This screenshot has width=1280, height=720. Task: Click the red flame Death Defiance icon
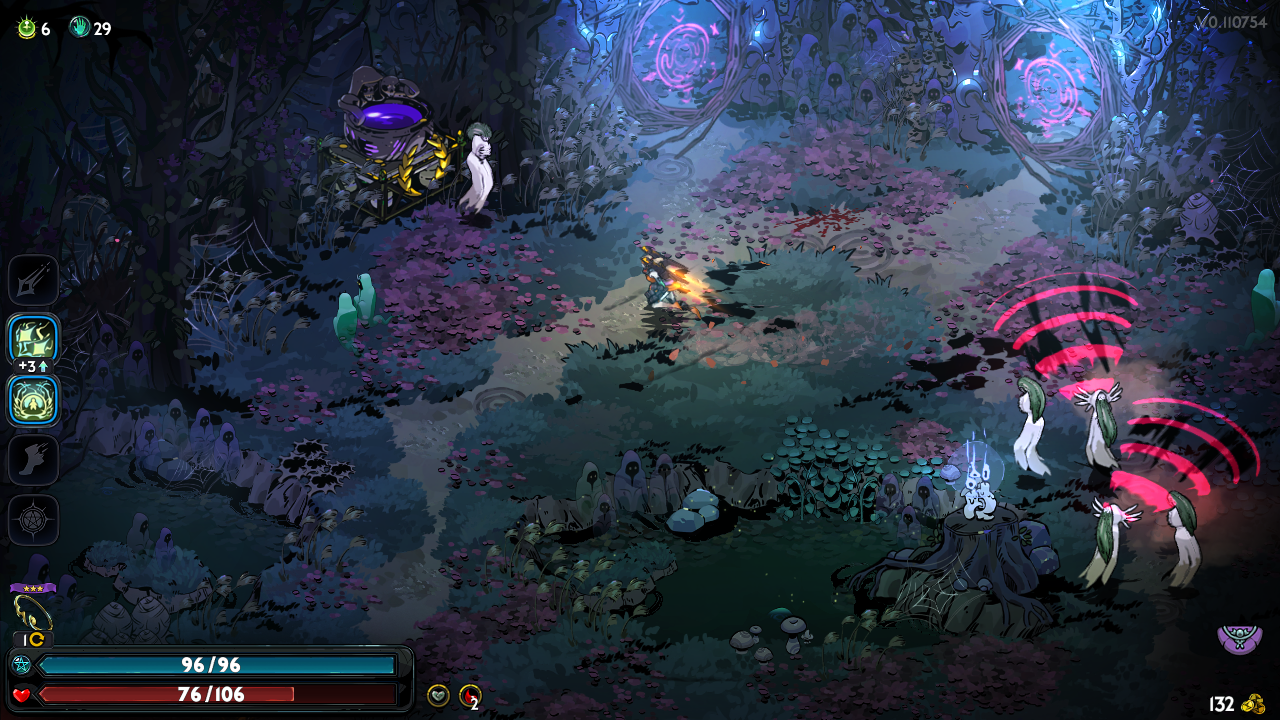(x=469, y=695)
